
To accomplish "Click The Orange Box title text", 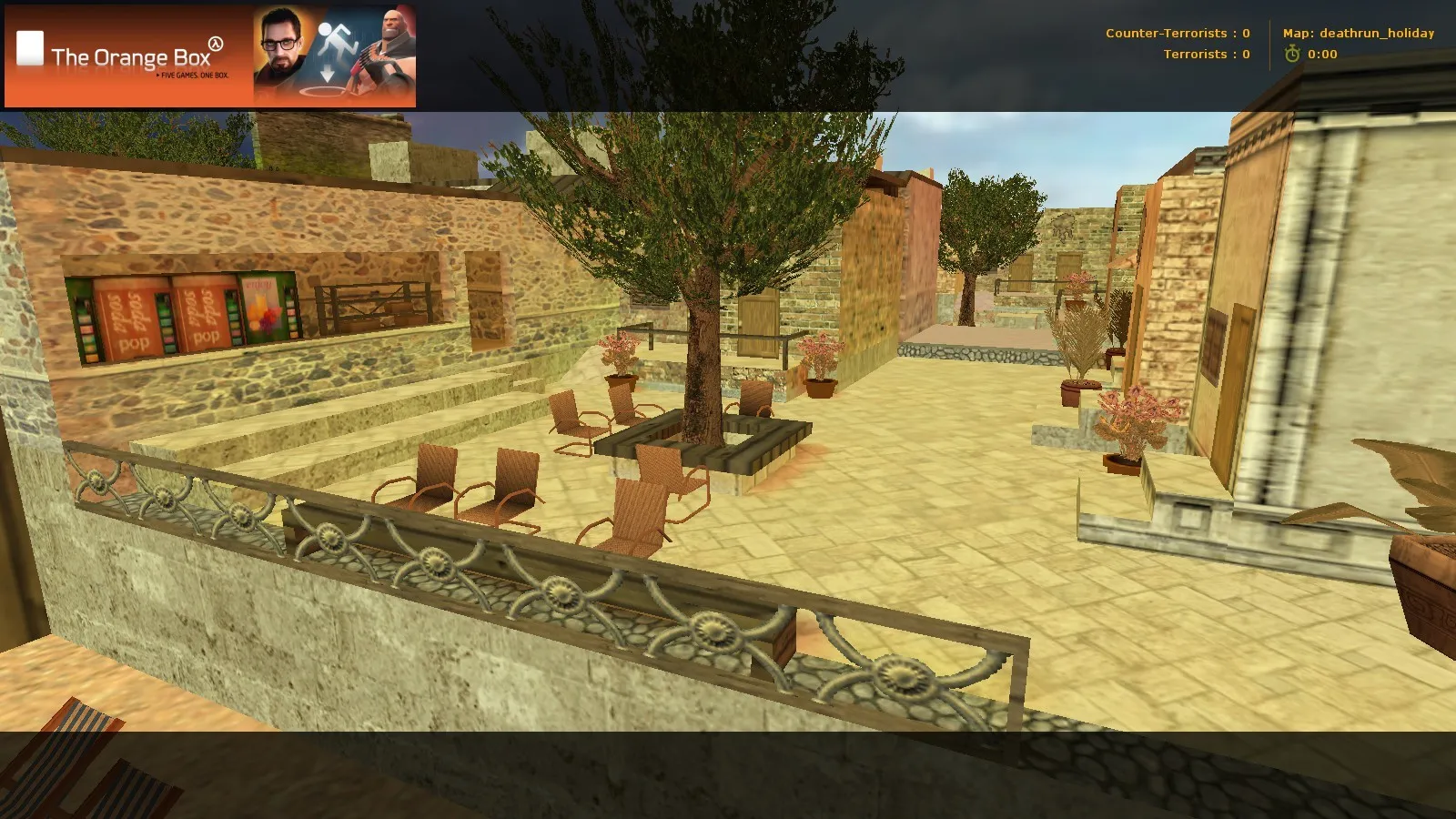I will (132, 56).
